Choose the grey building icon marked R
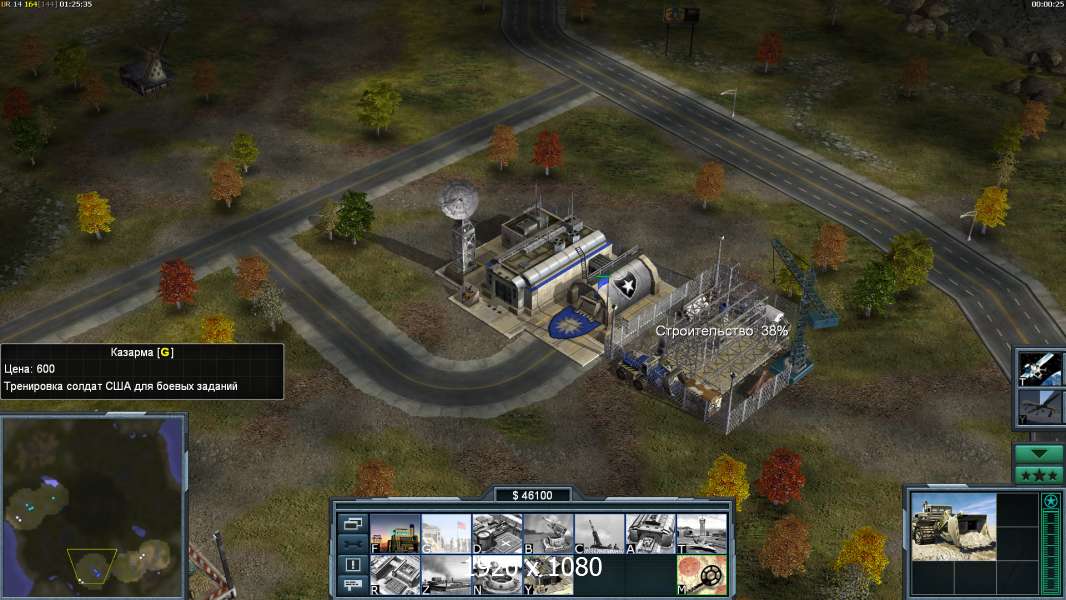The height and width of the screenshot is (600, 1066). coord(395,575)
